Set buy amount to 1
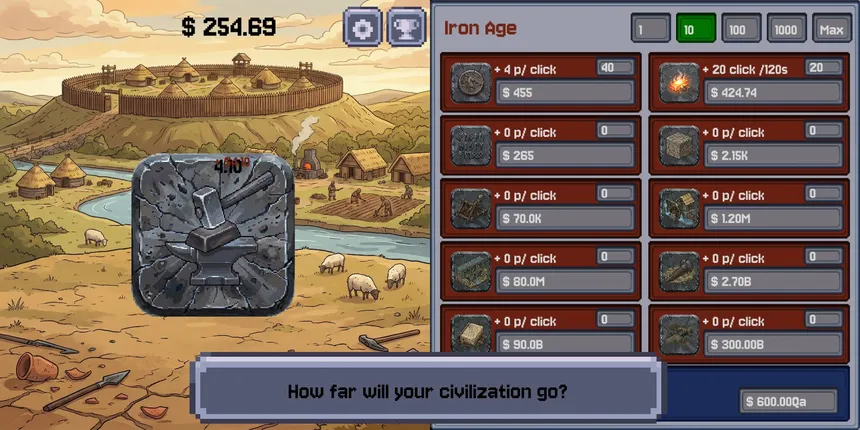This screenshot has width=860, height=430. point(650,29)
